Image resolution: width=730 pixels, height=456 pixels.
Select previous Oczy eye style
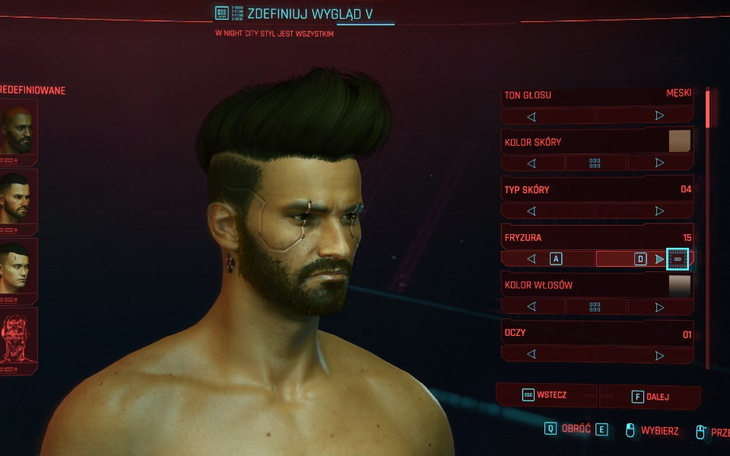click(531, 354)
